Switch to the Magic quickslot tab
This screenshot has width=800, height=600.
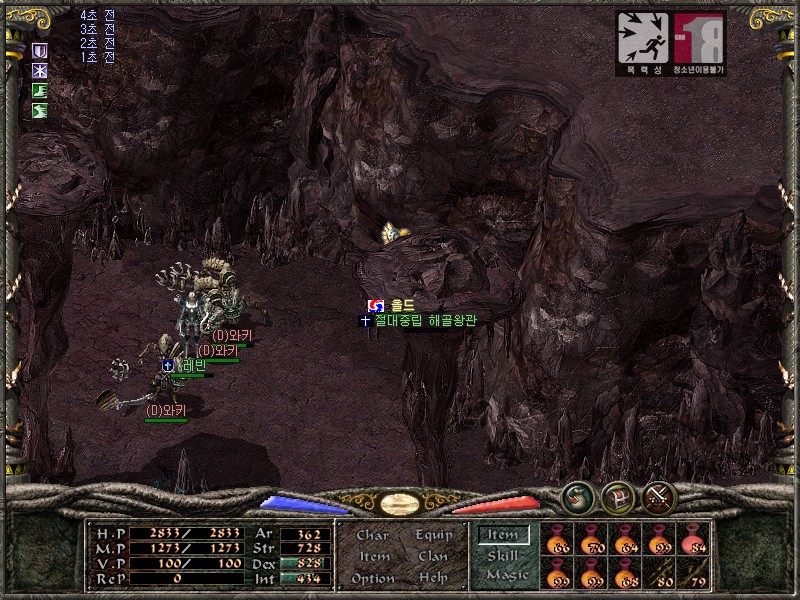tap(506, 575)
